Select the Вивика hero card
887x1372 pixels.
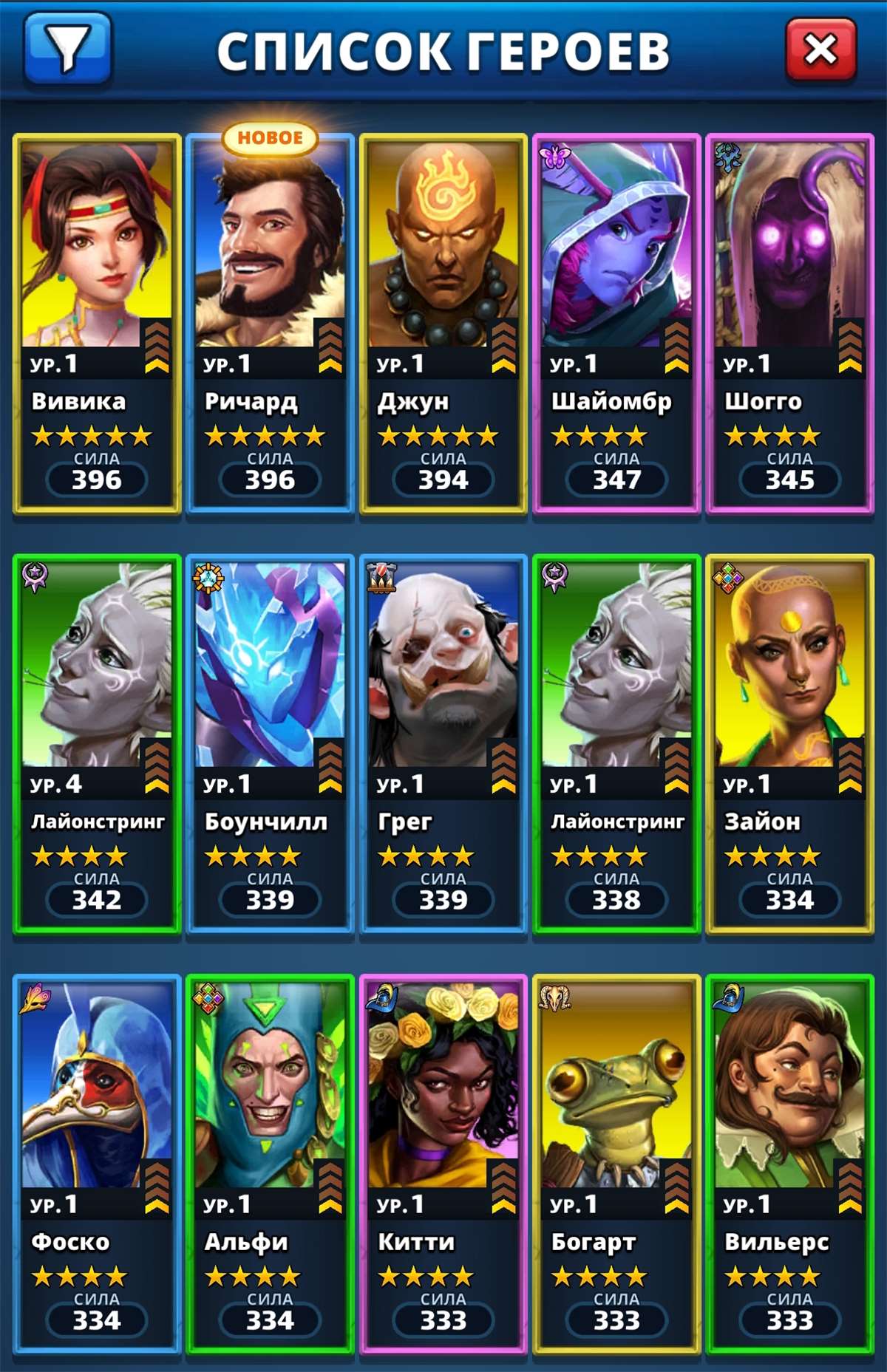(x=97, y=323)
